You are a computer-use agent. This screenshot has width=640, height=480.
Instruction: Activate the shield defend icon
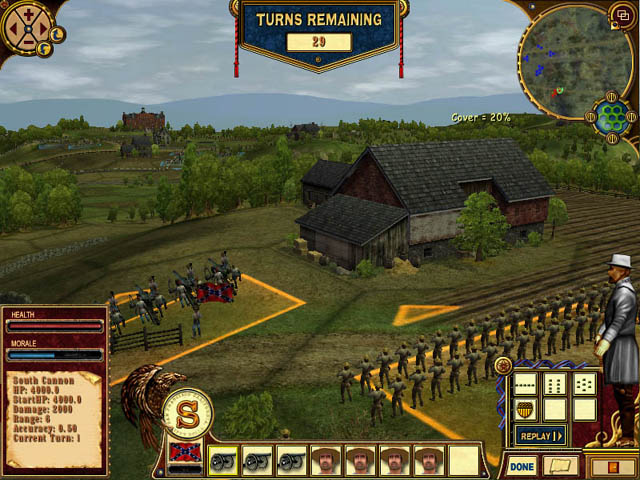coord(527,409)
